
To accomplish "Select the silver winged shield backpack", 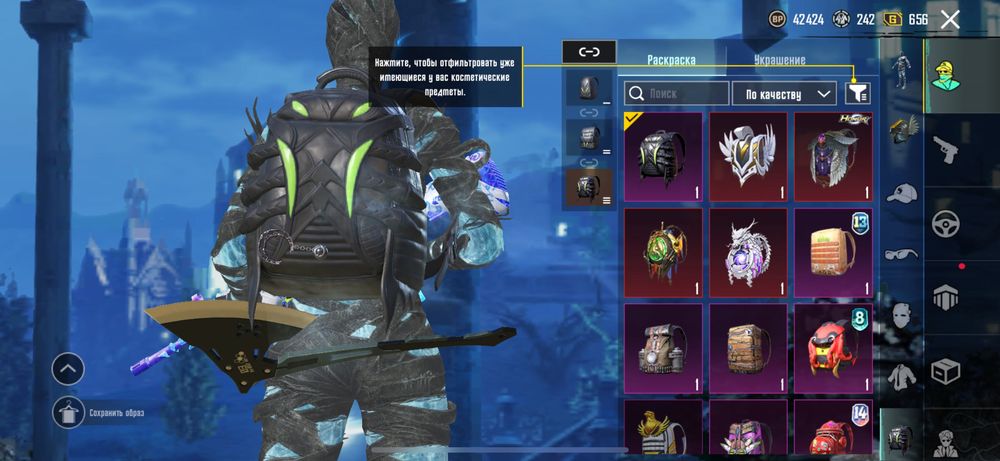I will click(x=747, y=155).
